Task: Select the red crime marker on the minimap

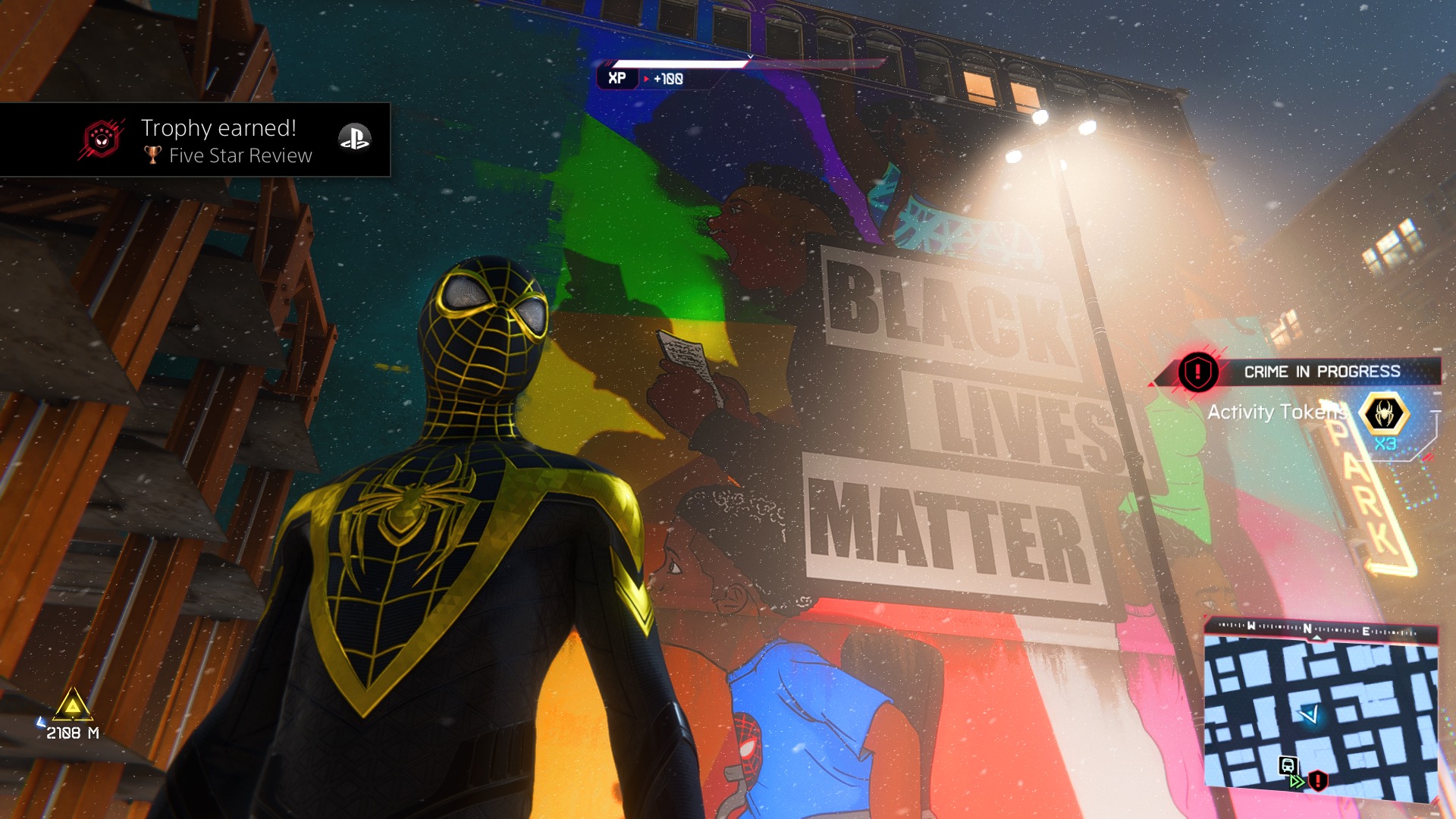Action: coord(1318,780)
